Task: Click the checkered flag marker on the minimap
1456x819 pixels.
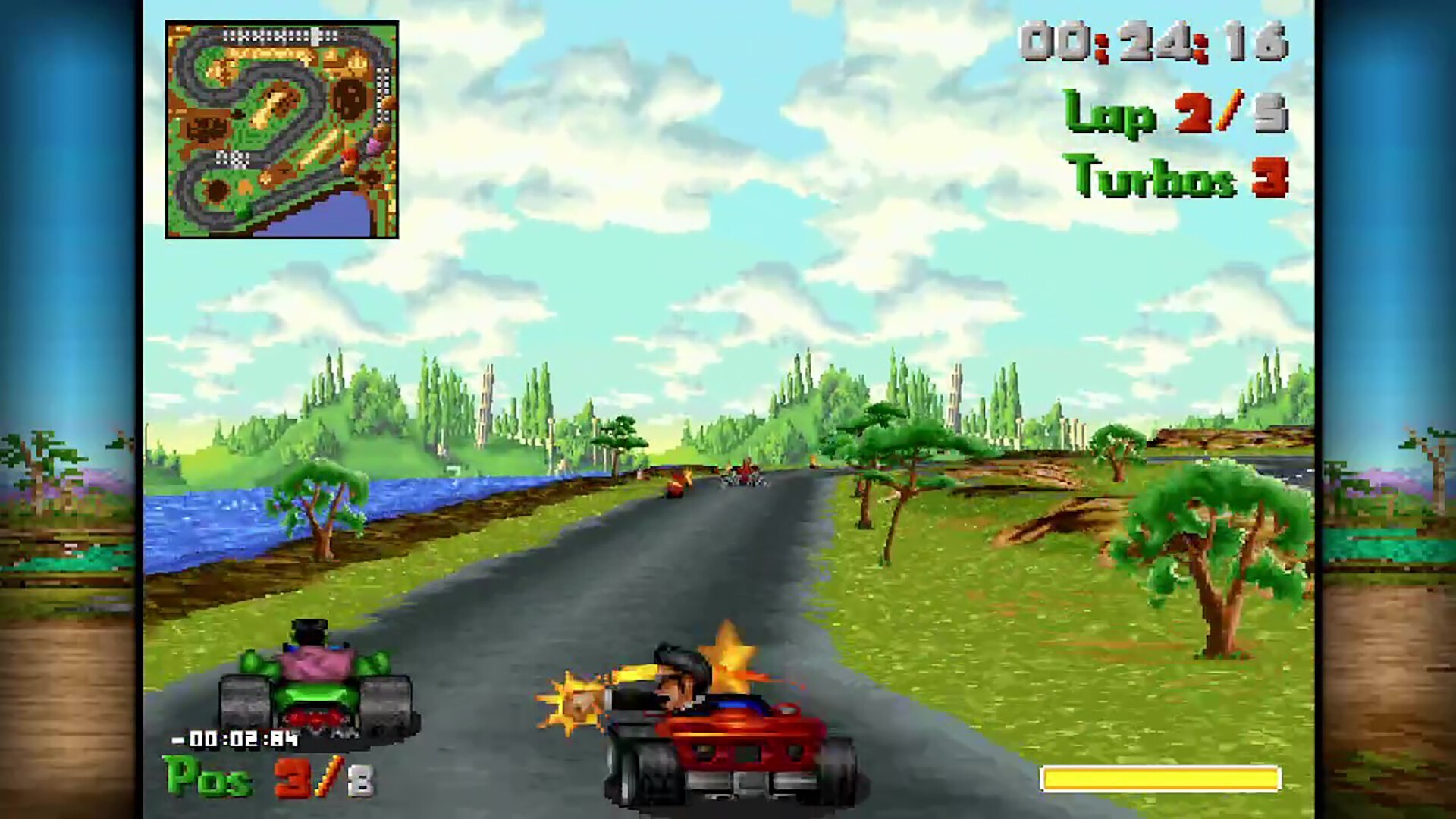Action: click(232, 159)
